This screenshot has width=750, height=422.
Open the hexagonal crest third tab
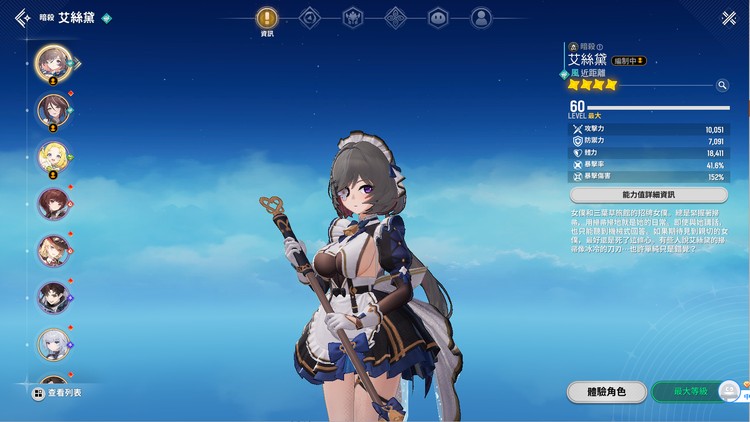click(353, 18)
